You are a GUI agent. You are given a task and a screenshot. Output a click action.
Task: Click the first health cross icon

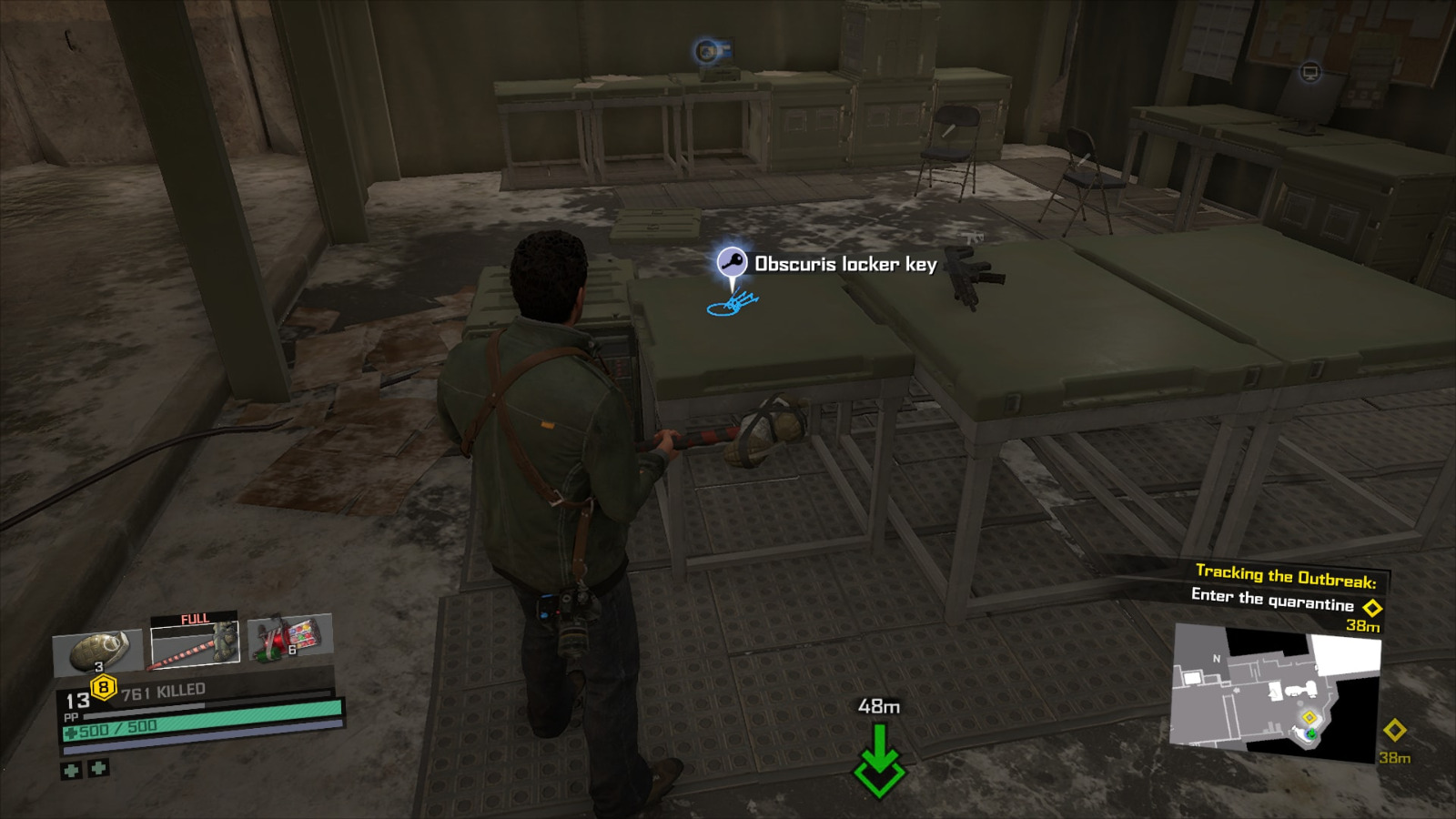pos(71,770)
